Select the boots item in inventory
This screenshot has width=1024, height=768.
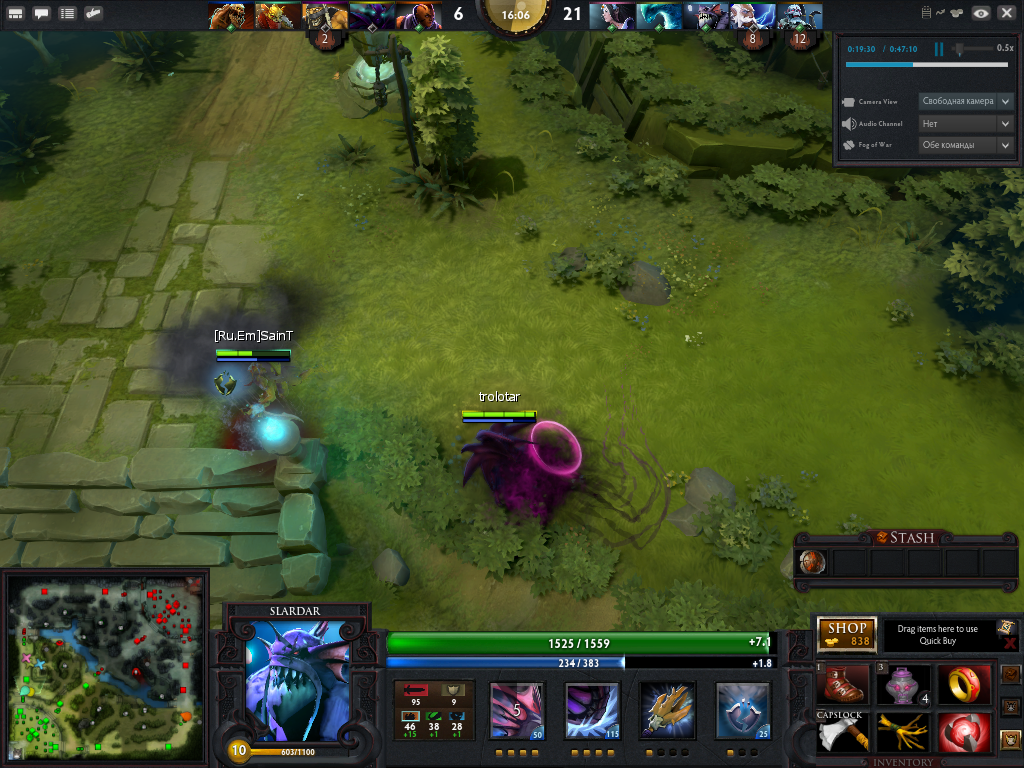tap(845, 686)
